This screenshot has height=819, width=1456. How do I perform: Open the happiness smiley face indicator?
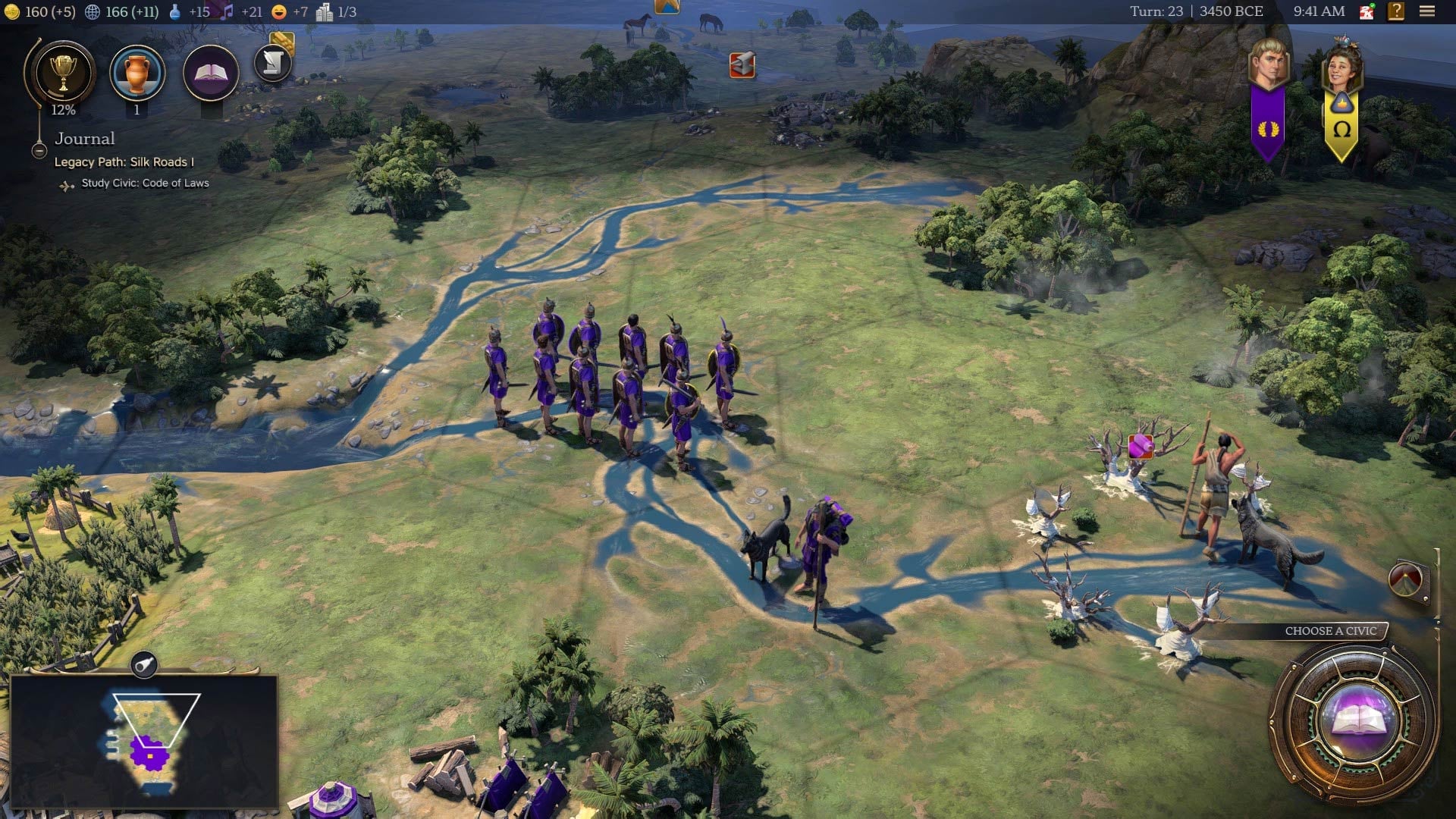278,12
